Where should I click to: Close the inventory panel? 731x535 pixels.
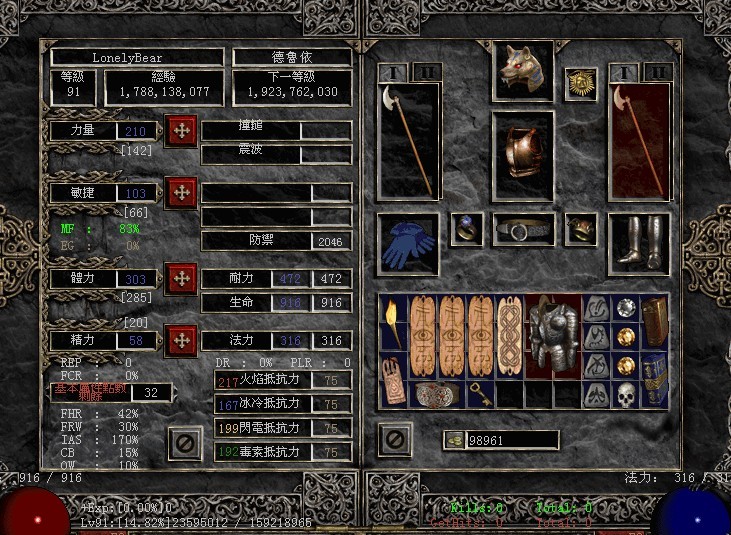[x=395, y=438]
